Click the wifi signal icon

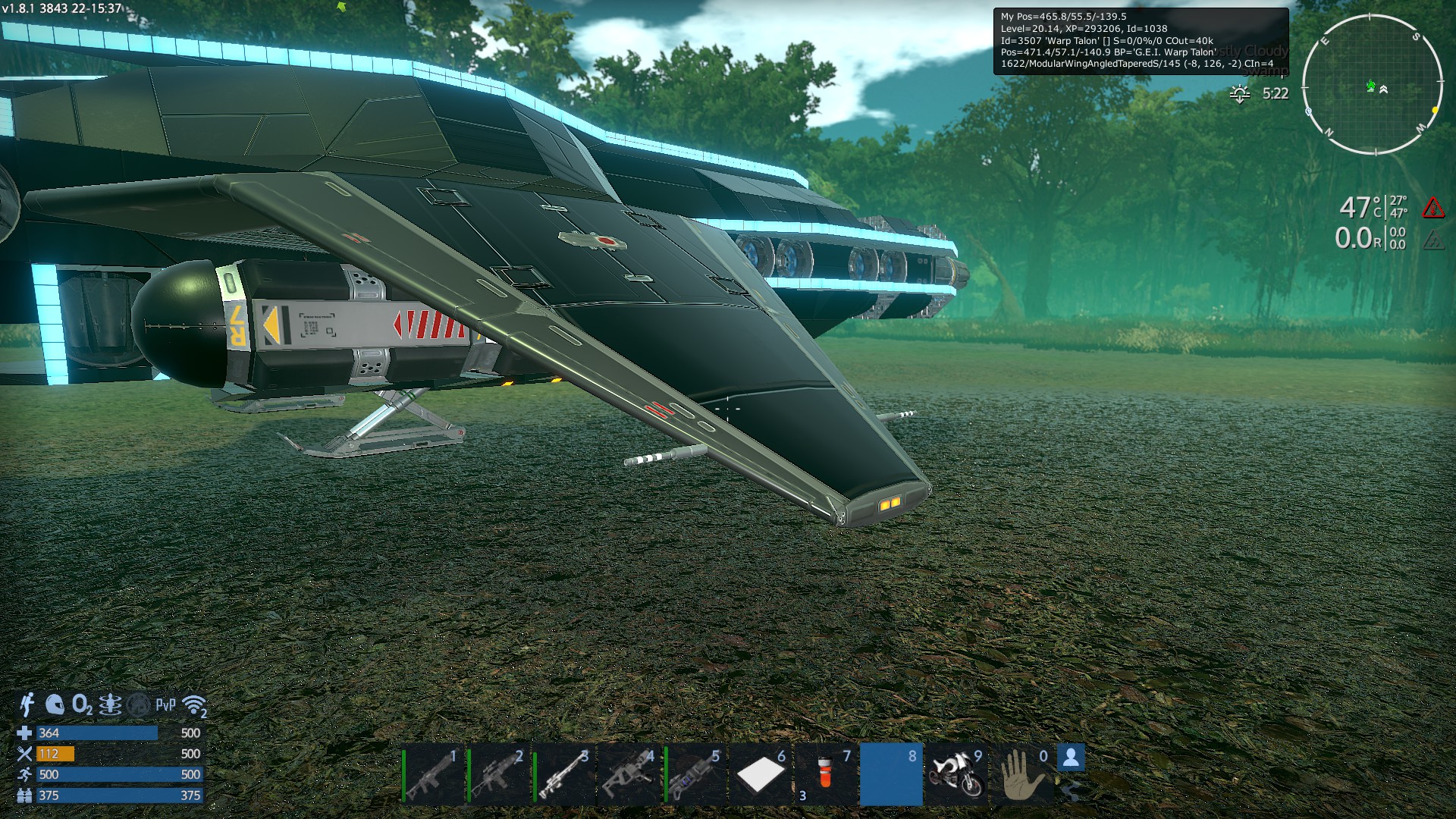pos(195,705)
